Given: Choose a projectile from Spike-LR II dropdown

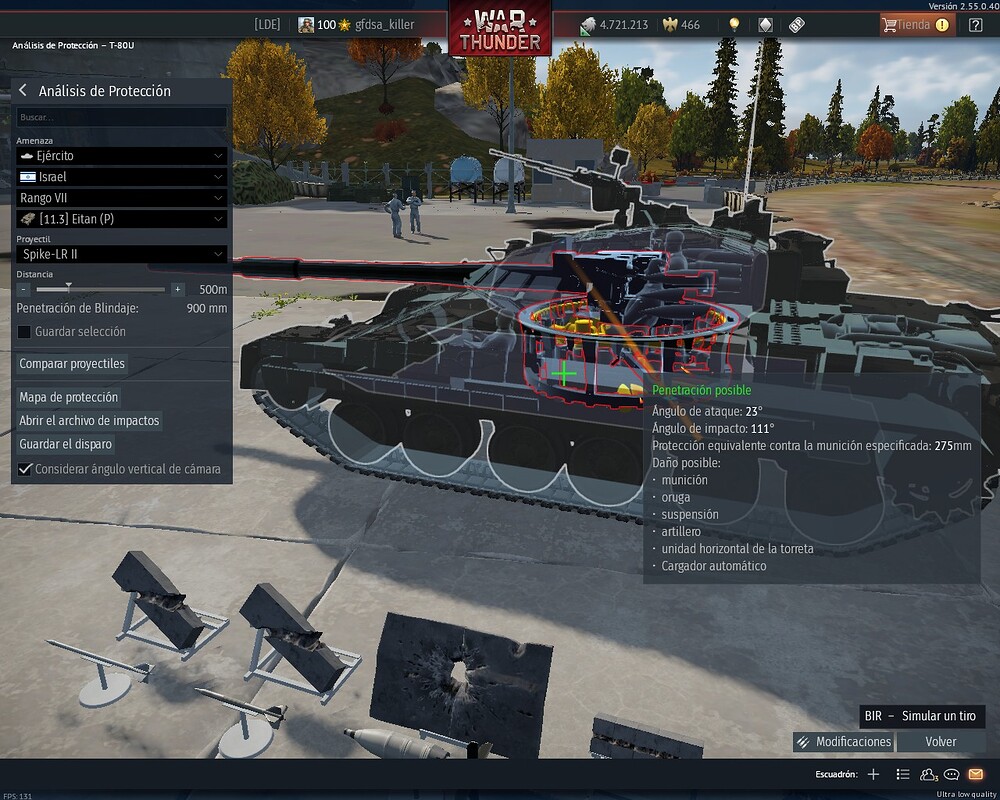Looking at the screenshot, I should pos(121,254).
